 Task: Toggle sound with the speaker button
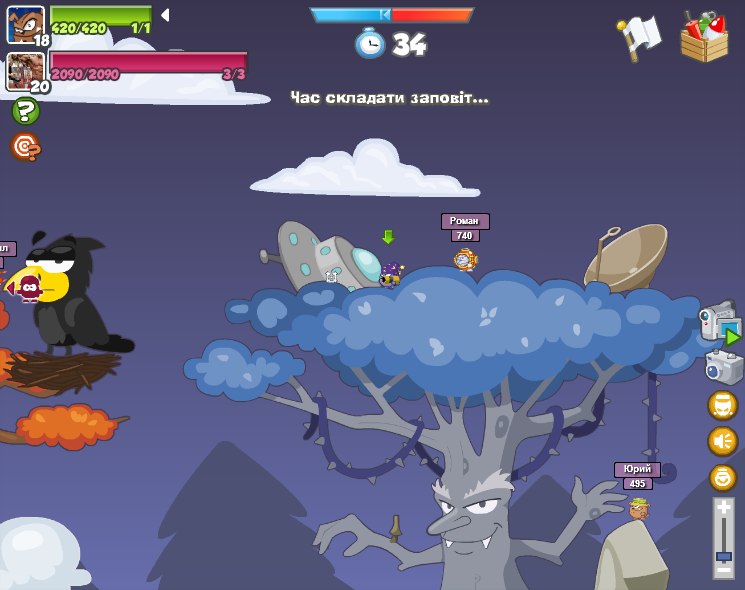click(722, 441)
